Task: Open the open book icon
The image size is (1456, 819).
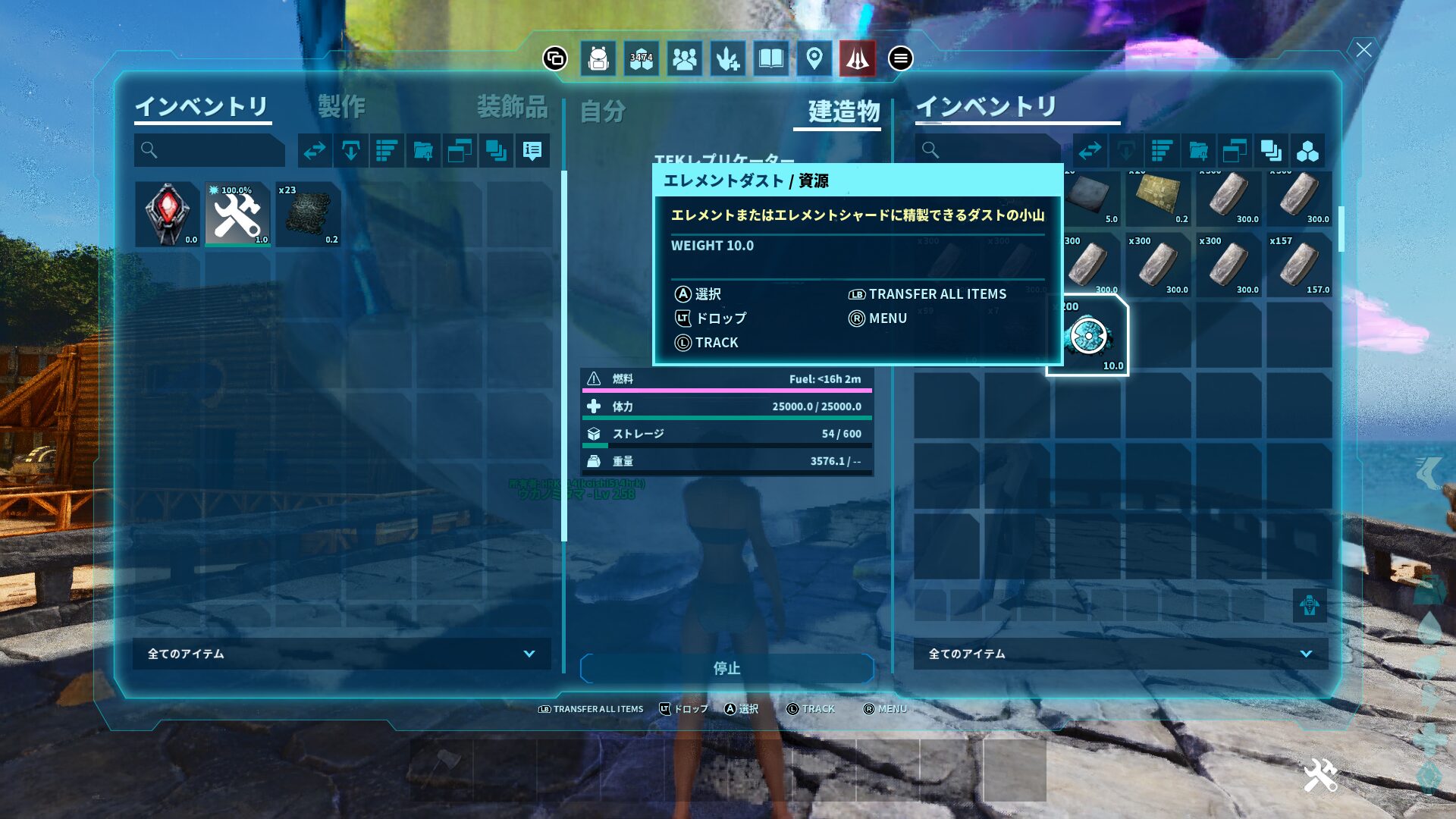Action: coord(771,58)
